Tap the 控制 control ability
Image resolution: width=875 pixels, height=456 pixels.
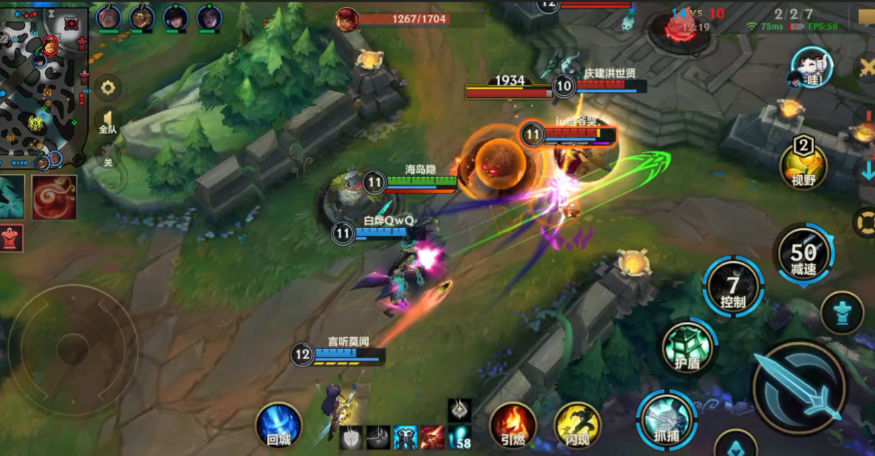tap(733, 285)
